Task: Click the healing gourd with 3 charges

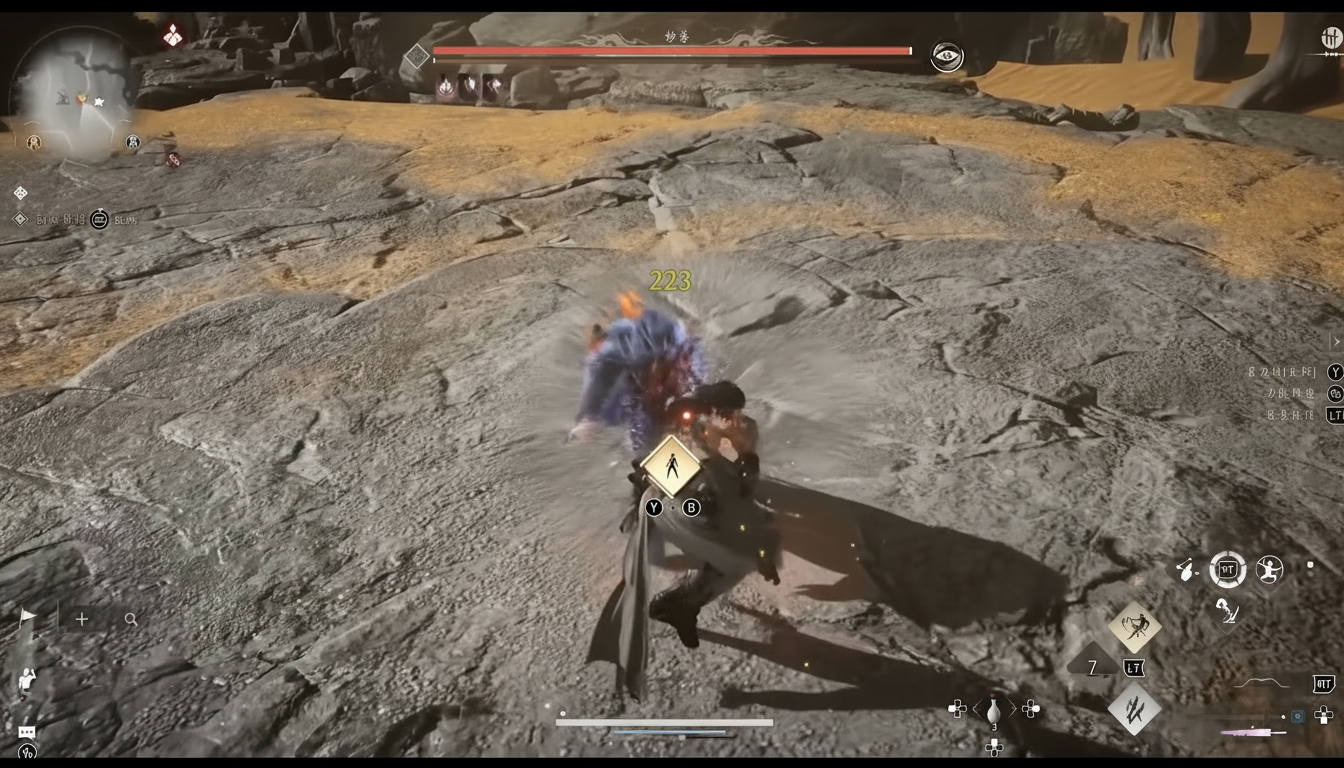Action: click(995, 711)
